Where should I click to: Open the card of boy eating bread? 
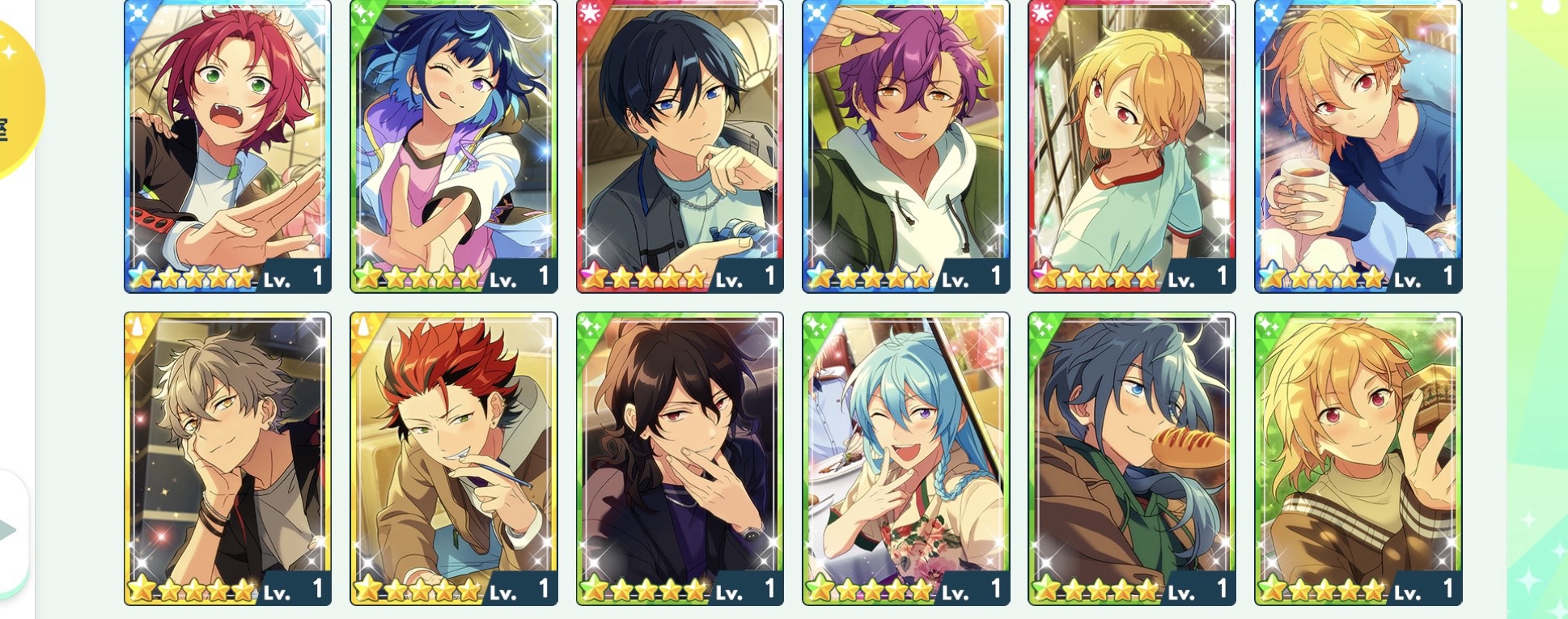click(x=1132, y=458)
